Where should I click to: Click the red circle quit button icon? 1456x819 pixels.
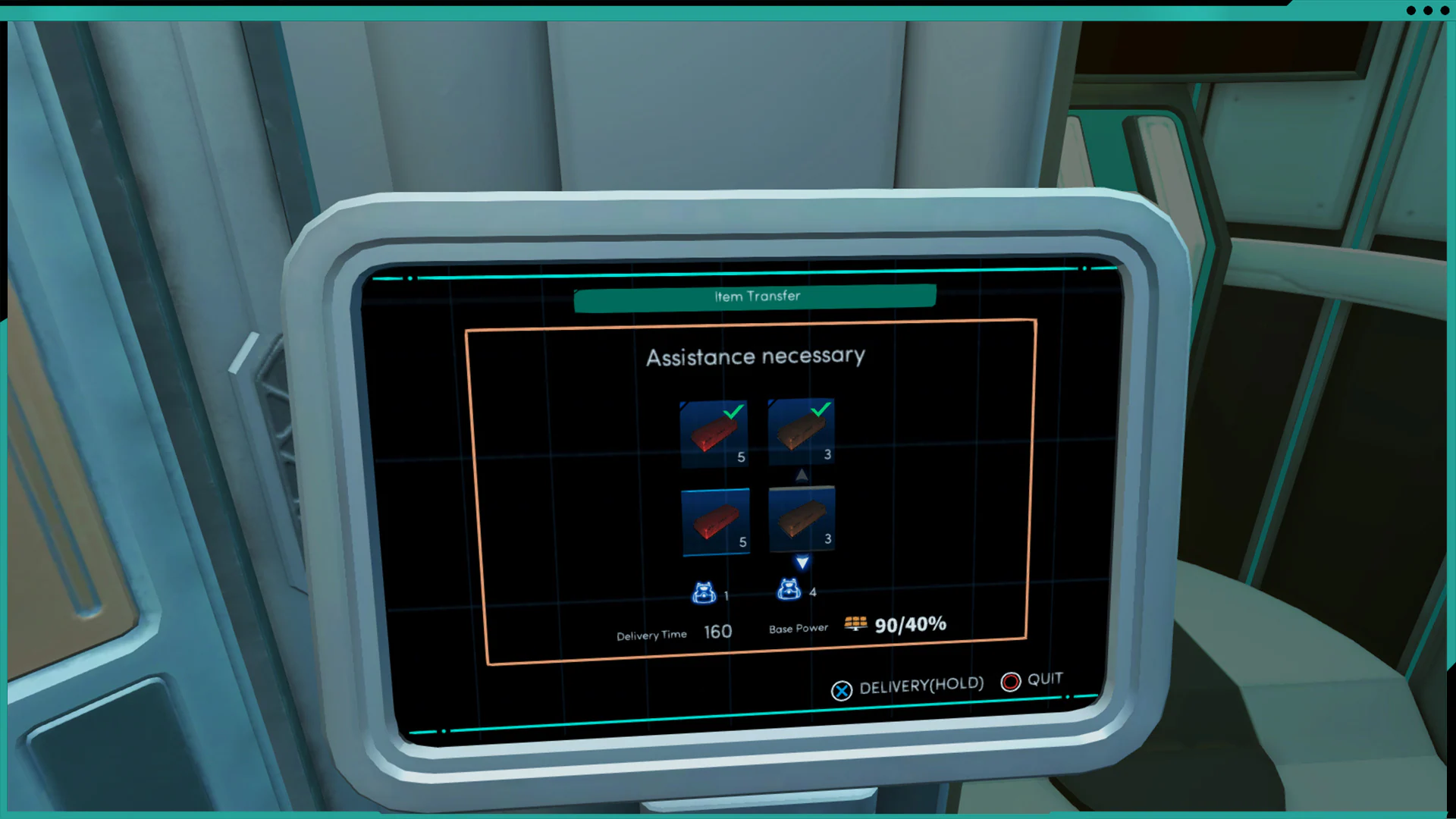[x=1010, y=682]
